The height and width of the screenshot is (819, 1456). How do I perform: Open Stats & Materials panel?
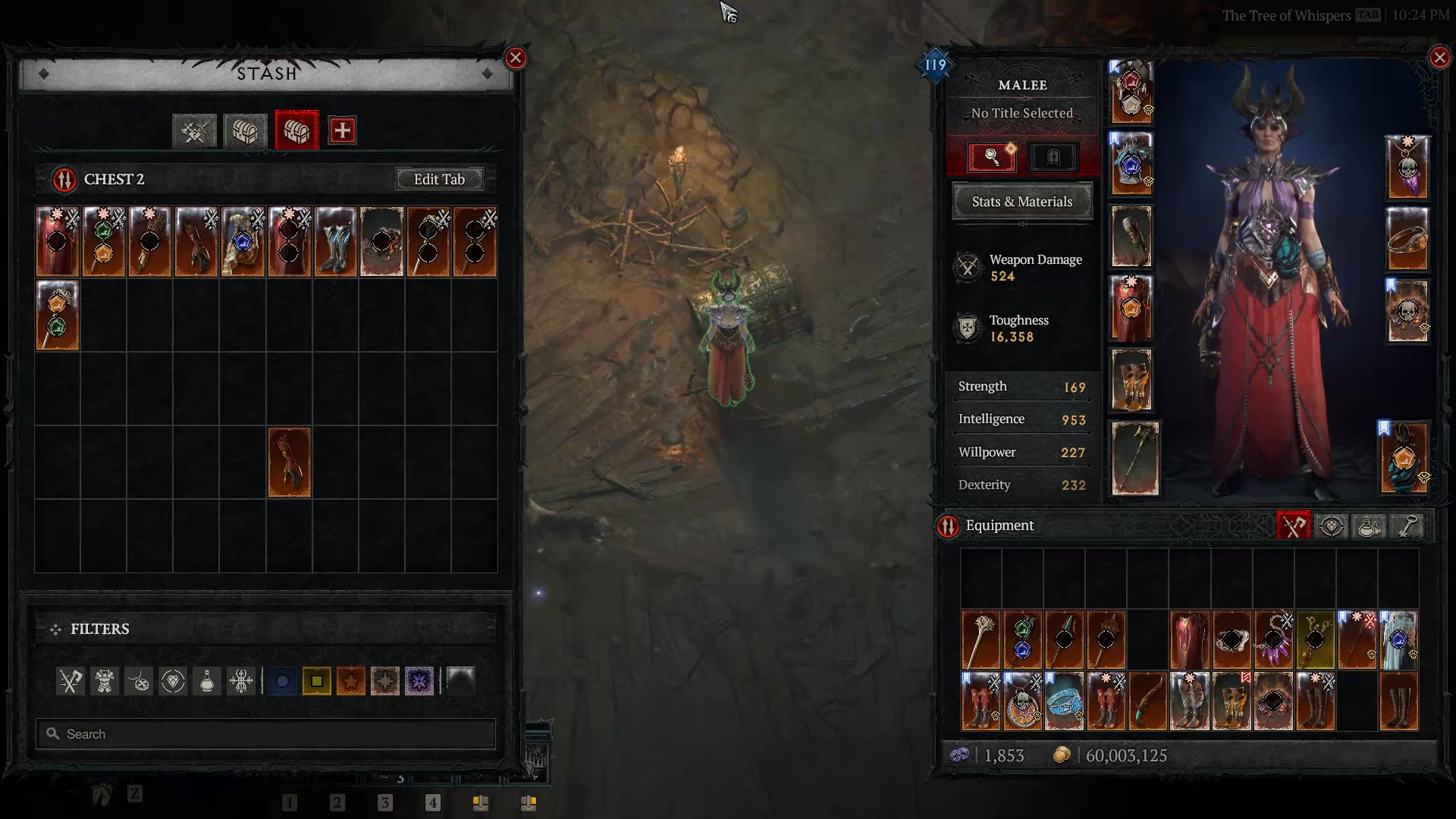click(x=1022, y=201)
